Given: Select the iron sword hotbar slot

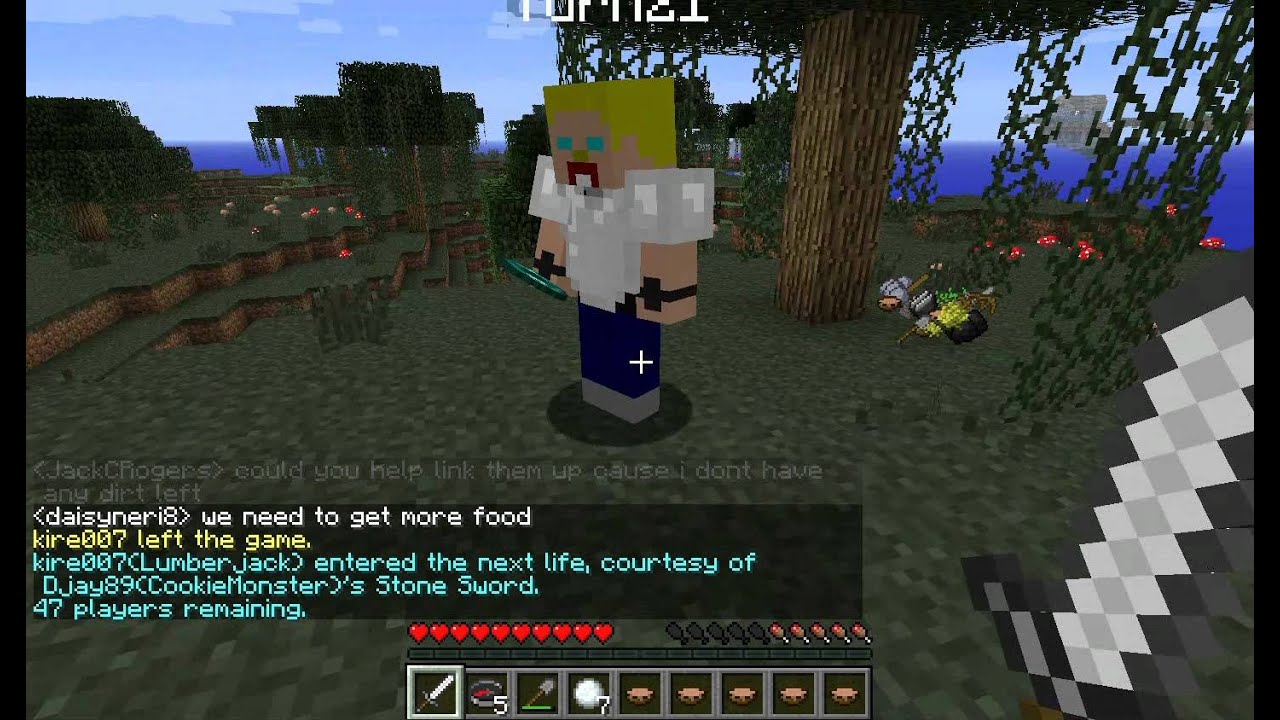Looking at the screenshot, I should click(435, 692).
